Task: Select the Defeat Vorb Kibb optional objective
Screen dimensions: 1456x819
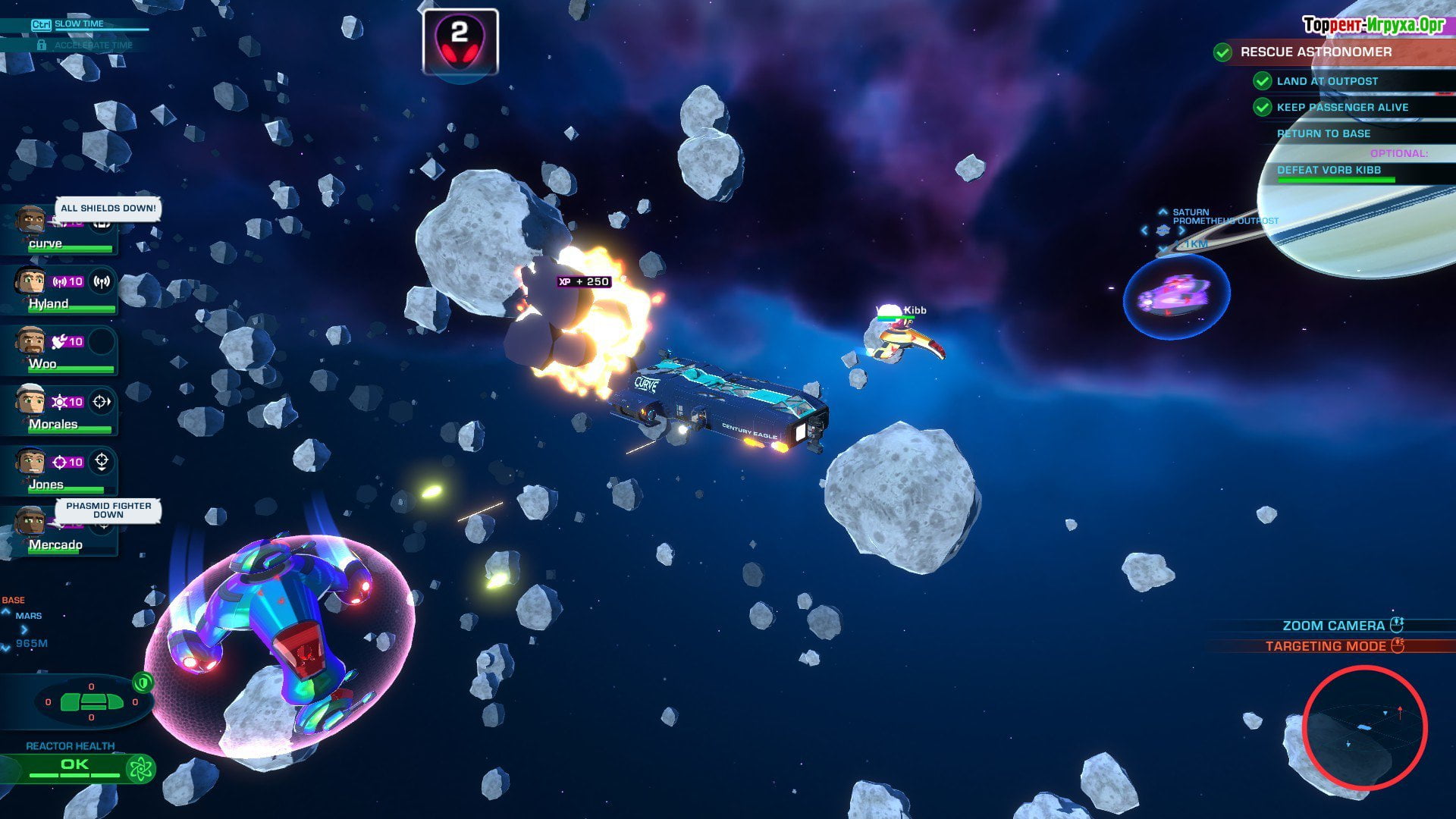Action: click(x=1329, y=171)
